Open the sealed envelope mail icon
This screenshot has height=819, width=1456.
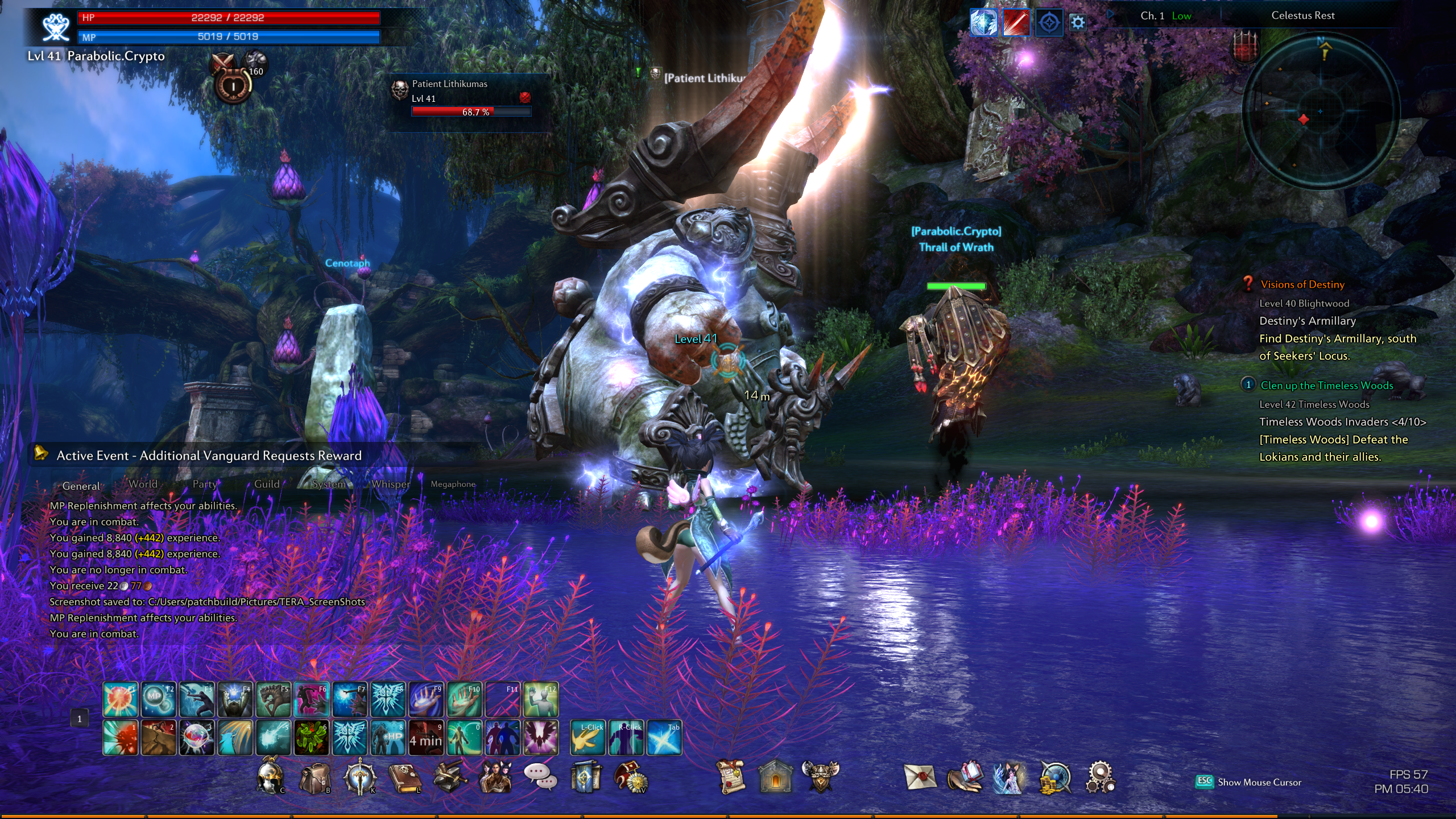click(920, 777)
